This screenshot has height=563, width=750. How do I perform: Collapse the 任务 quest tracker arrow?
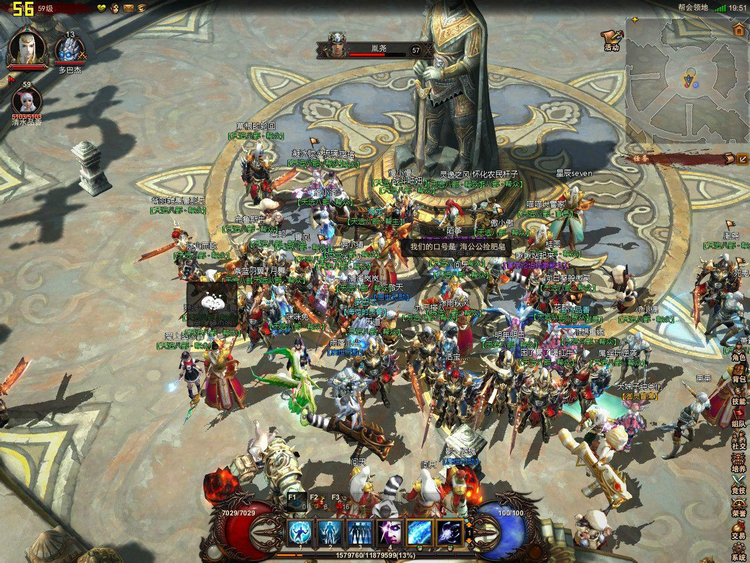pyautogui.click(x=741, y=158)
